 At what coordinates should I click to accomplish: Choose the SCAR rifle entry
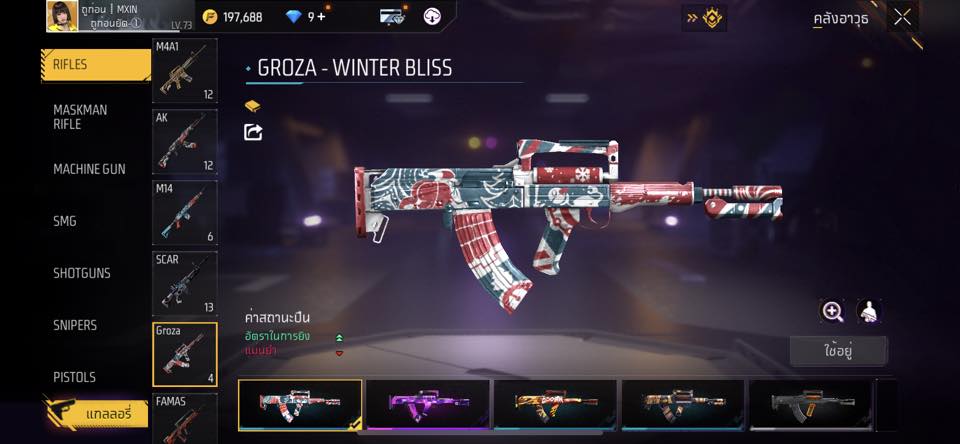pyautogui.click(x=184, y=283)
